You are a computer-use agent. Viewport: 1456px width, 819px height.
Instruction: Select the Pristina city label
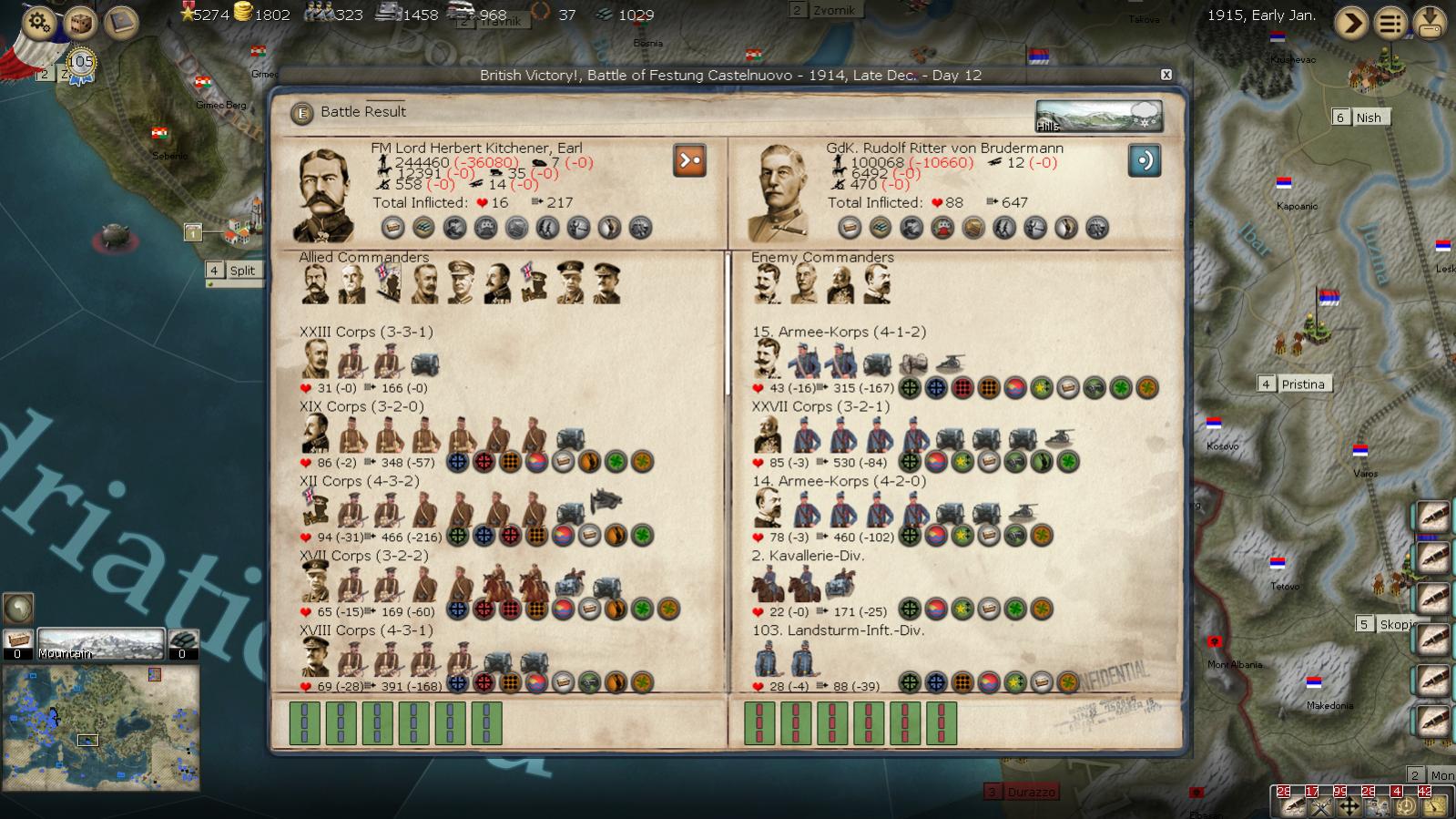1302,384
